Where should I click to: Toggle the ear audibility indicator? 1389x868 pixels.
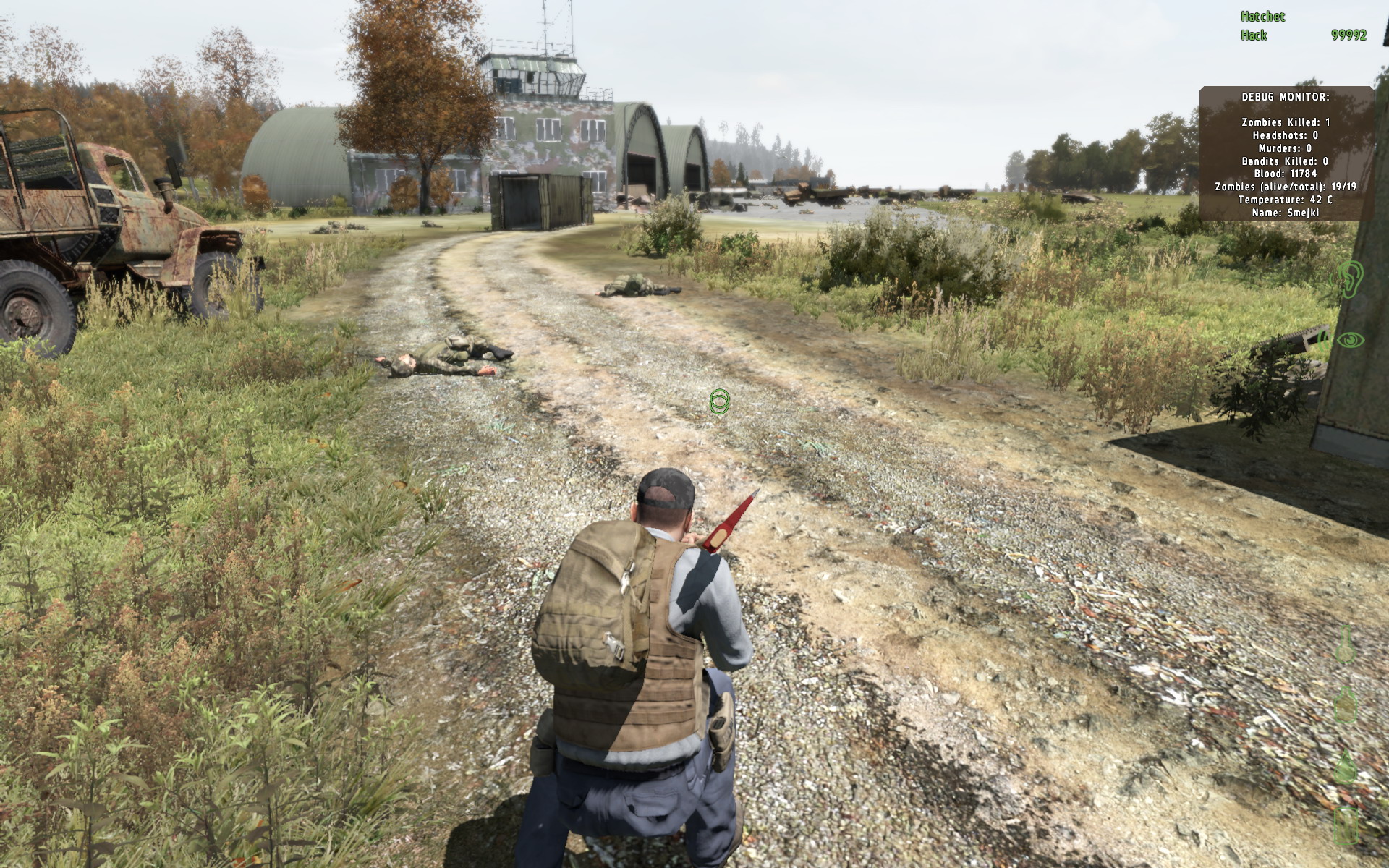1351,278
